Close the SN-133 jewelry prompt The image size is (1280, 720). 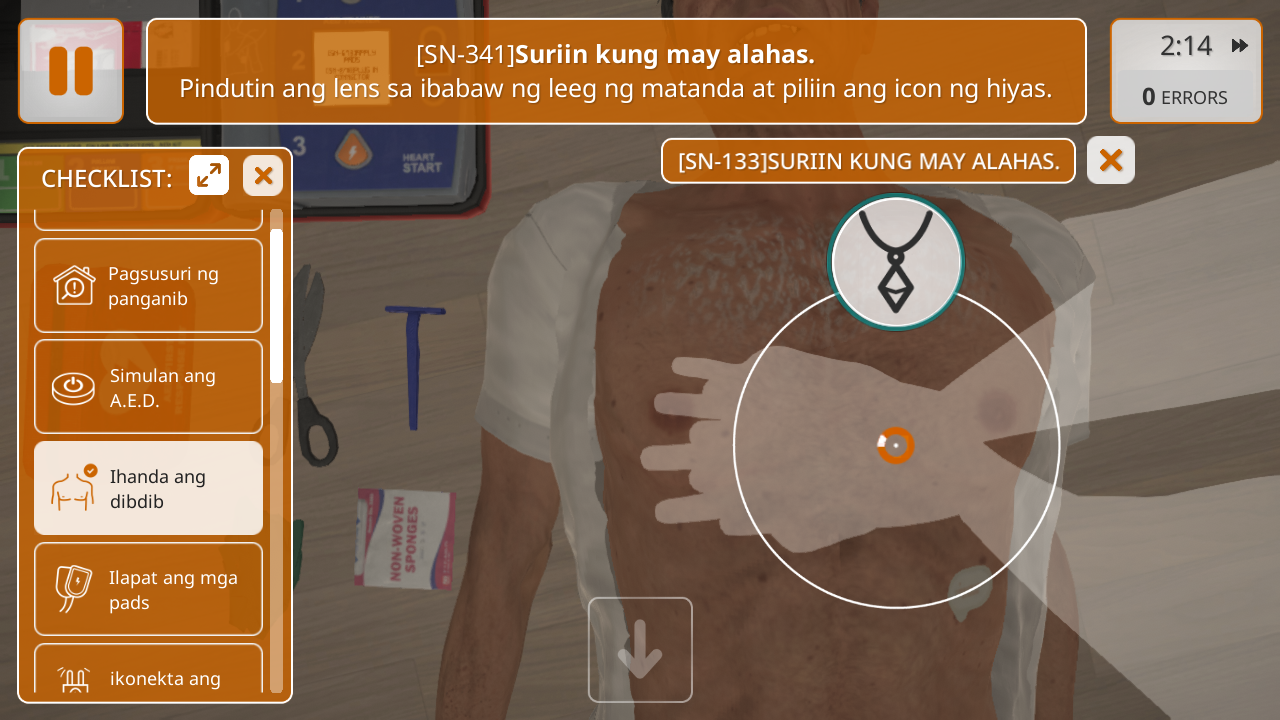(1110, 160)
